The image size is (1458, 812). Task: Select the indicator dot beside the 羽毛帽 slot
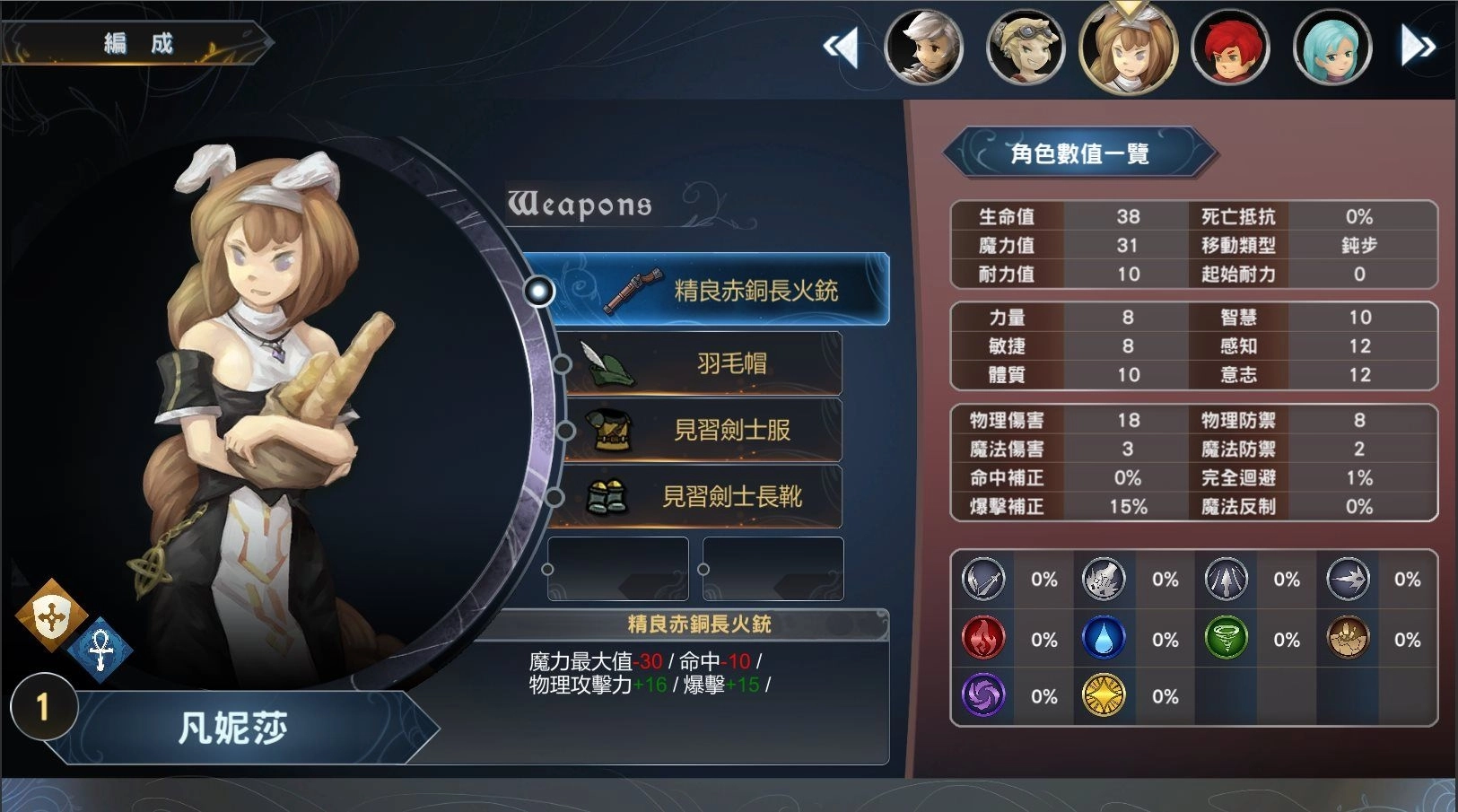[x=563, y=363]
